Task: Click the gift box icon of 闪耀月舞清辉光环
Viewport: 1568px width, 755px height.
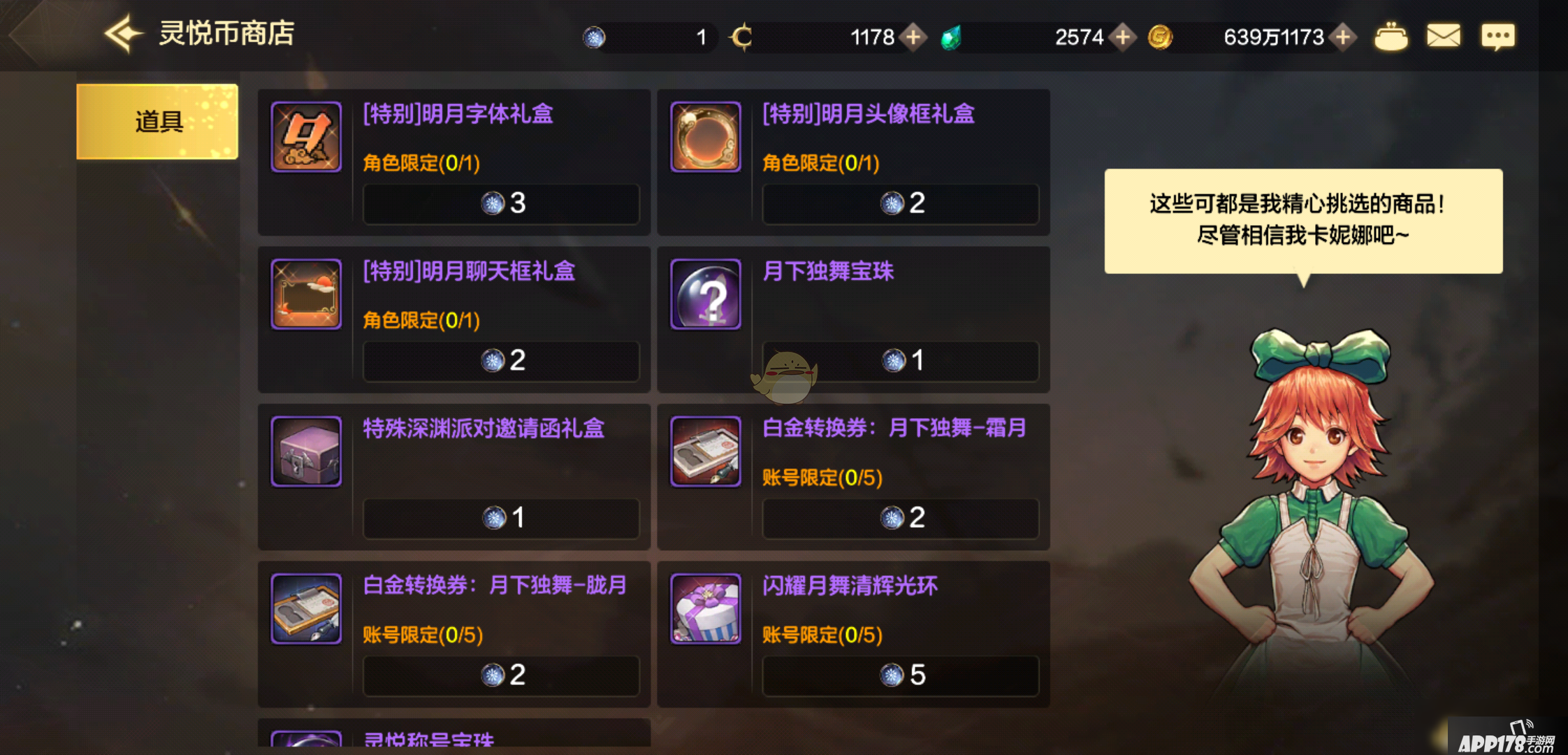Action: click(x=705, y=610)
